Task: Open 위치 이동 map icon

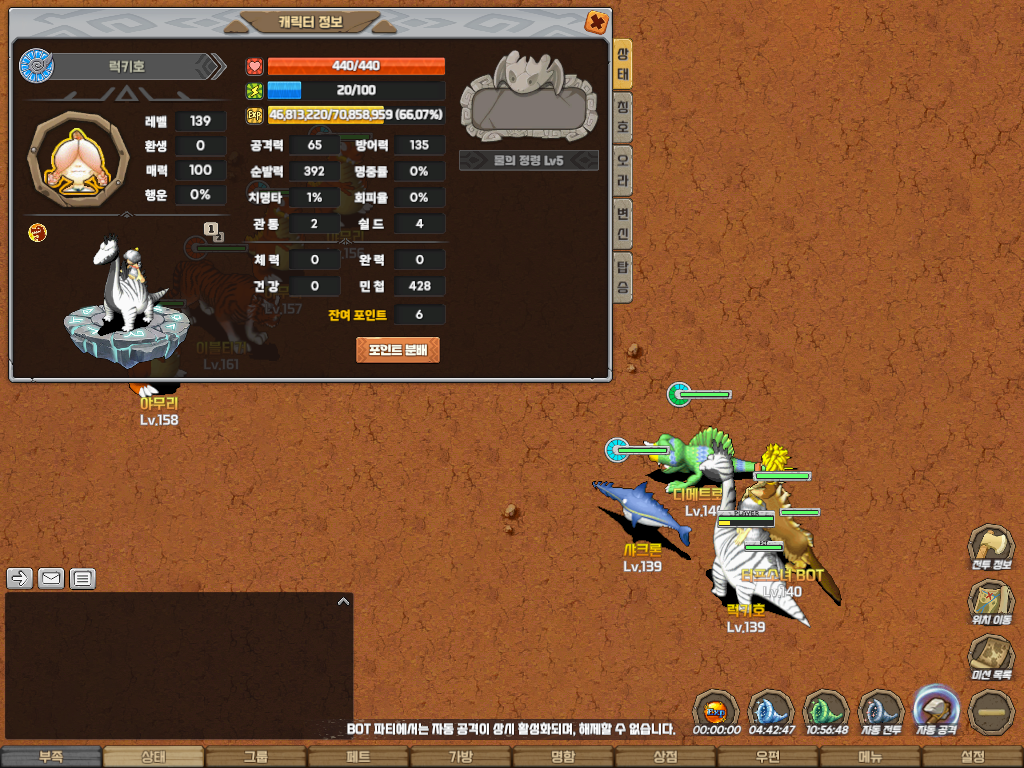Action: 990,604
